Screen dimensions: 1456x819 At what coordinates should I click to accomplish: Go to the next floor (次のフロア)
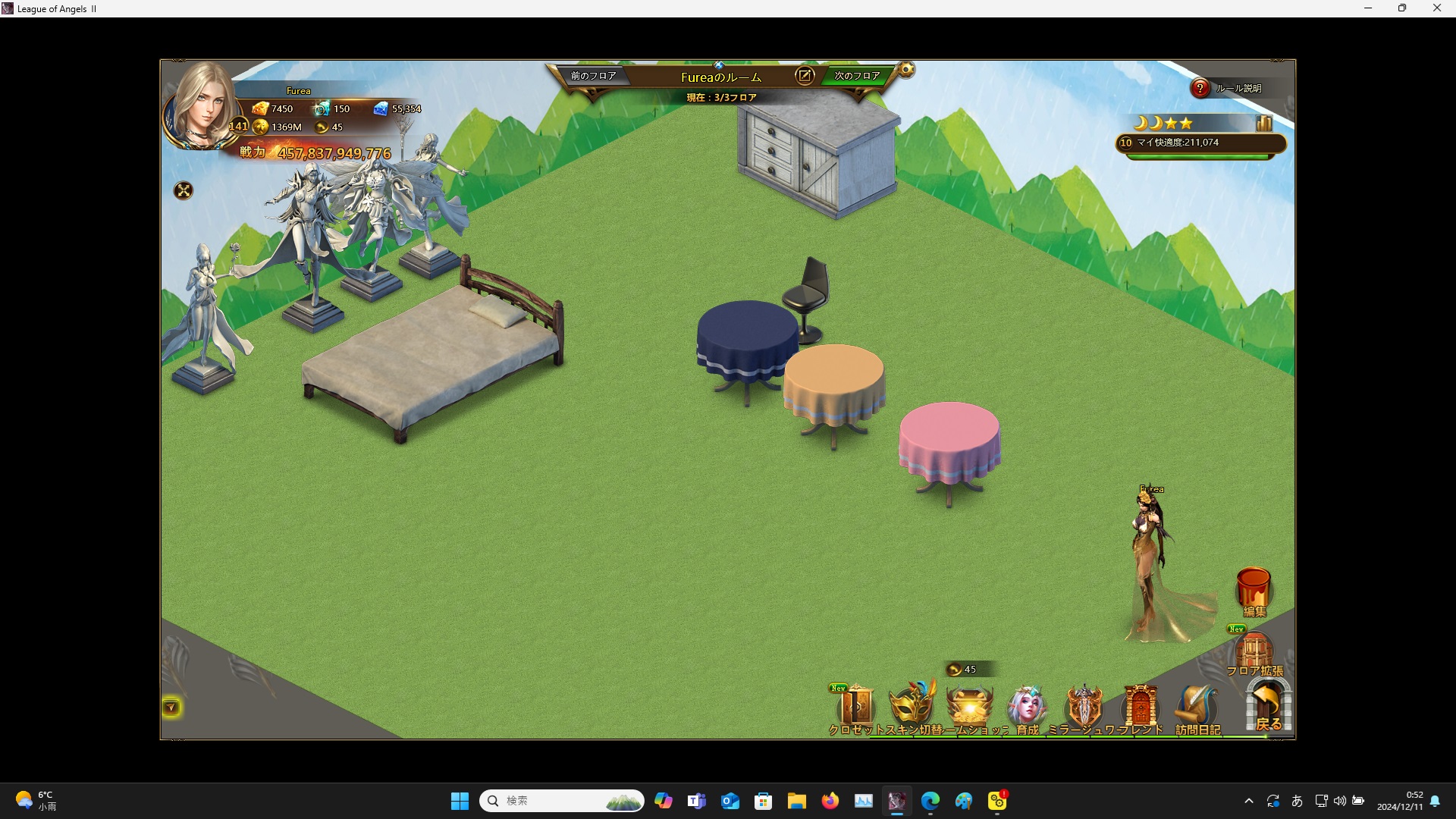click(857, 76)
